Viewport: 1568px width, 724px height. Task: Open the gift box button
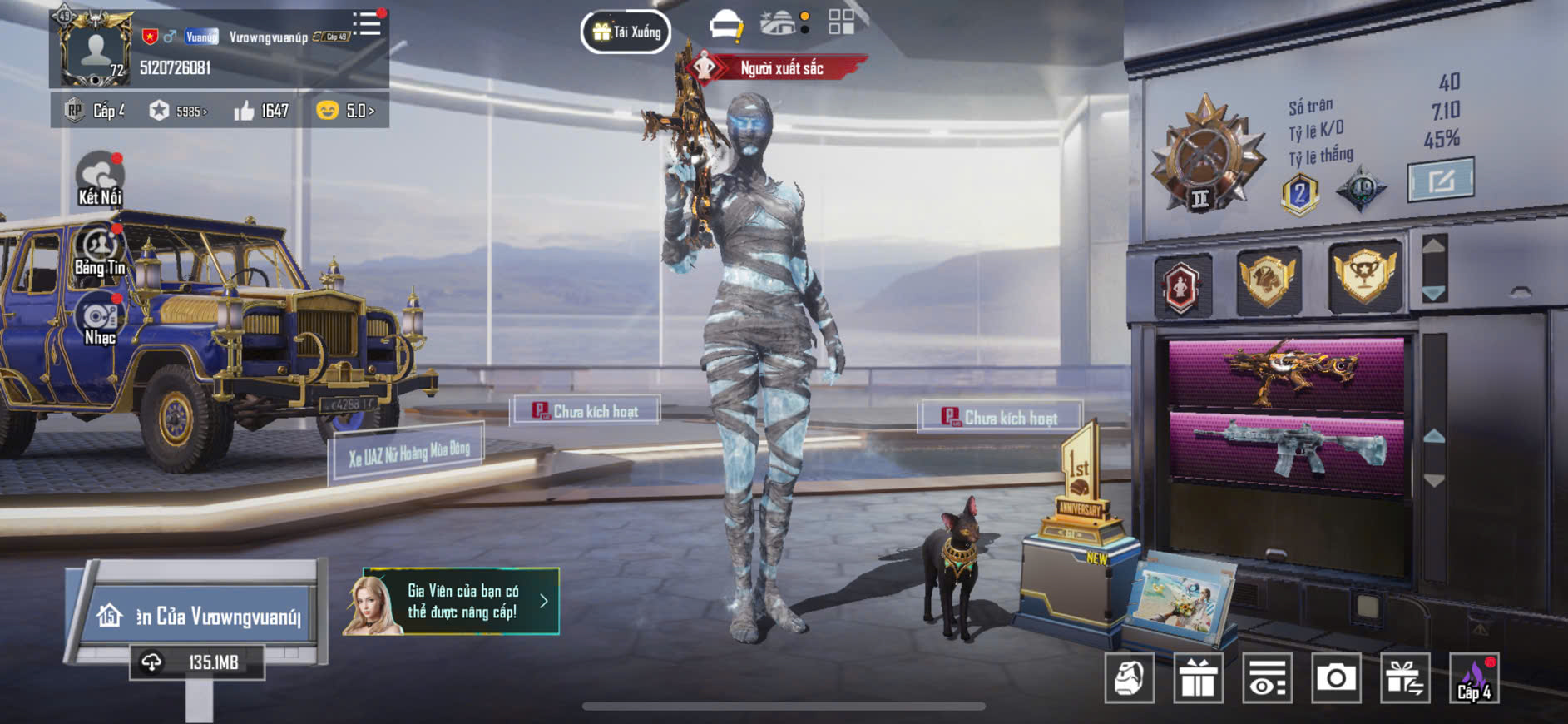point(1198,678)
